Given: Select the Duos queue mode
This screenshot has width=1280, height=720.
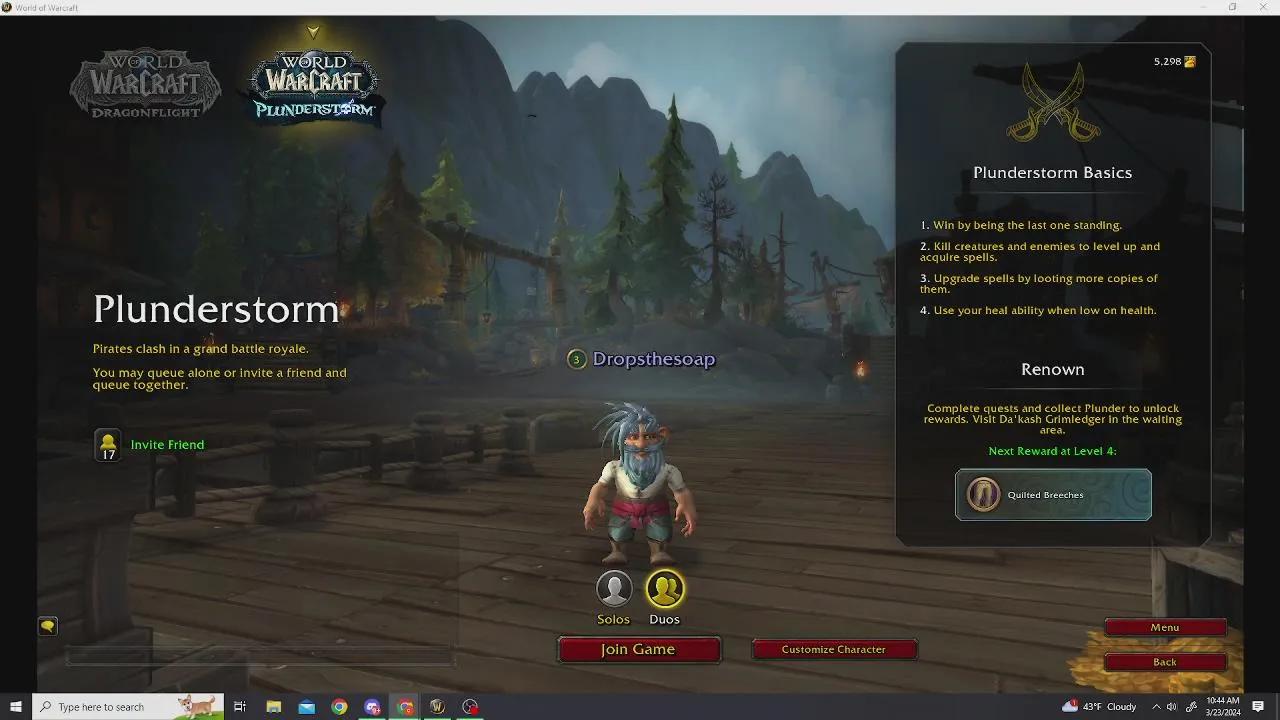Looking at the screenshot, I should point(665,588).
